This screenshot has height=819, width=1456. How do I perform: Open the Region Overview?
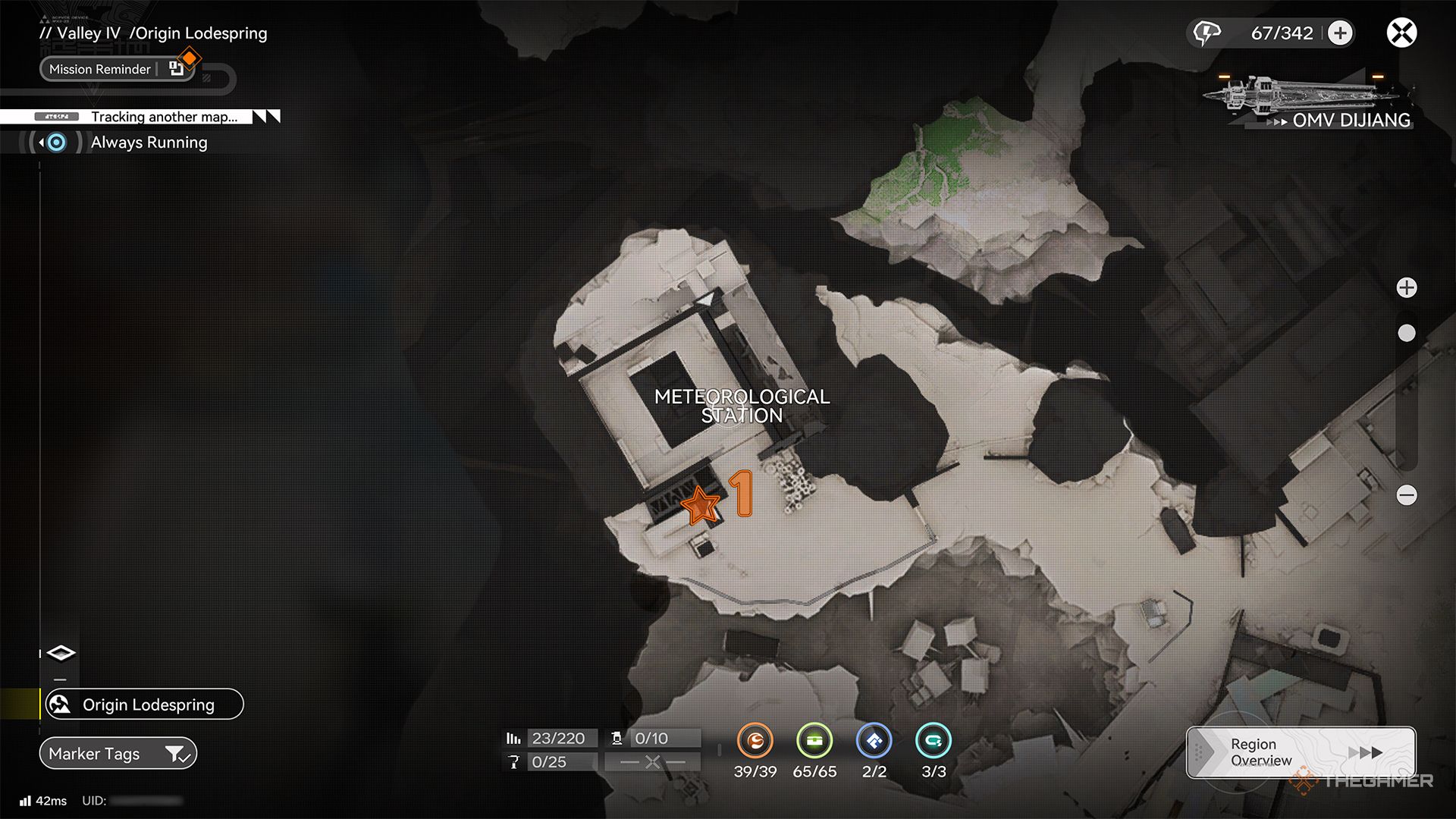coord(1301,752)
